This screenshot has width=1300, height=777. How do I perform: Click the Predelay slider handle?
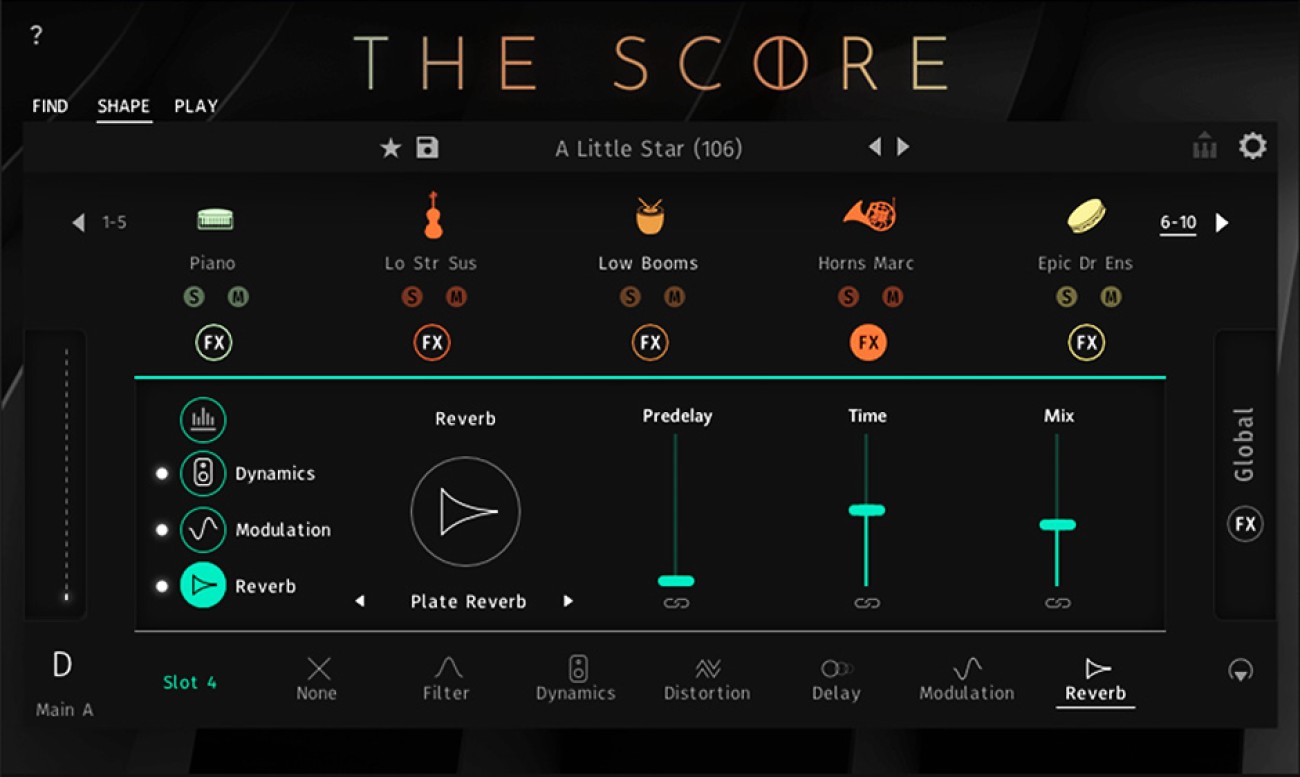677,580
